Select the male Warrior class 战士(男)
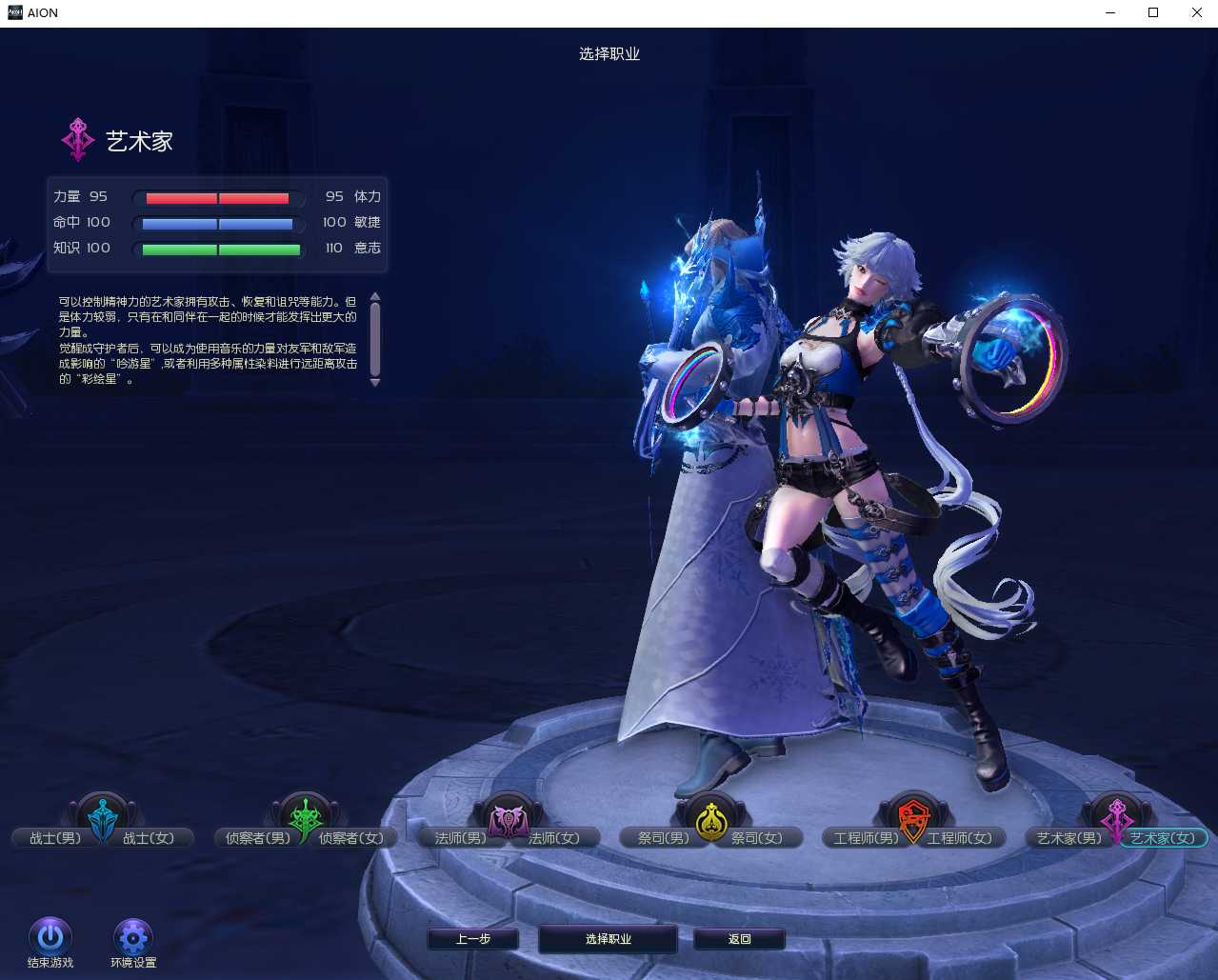The image size is (1218, 980). [x=55, y=838]
